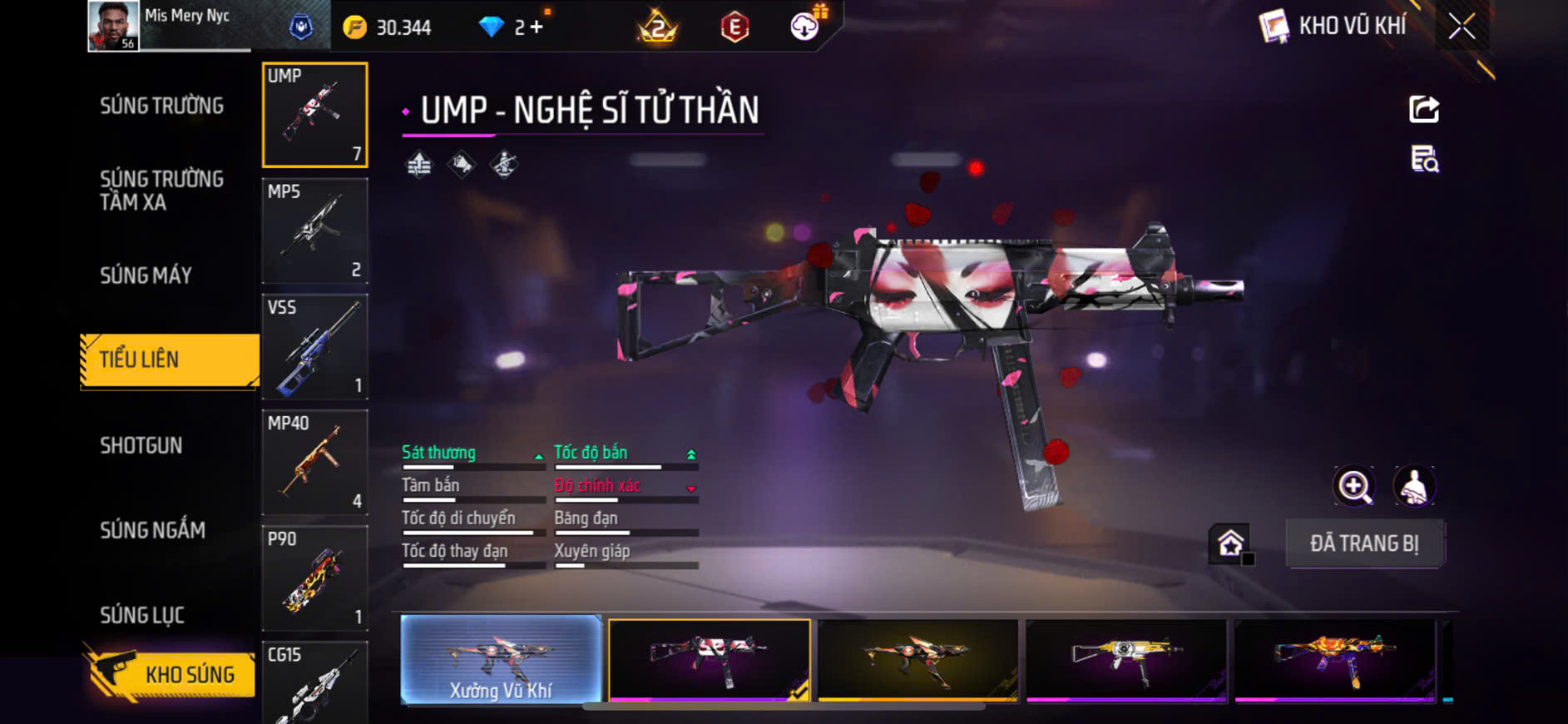The height and width of the screenshot is (724, 1568).
Task: Select the MP40 weapon tile
Action: click(x=314, y=462)
